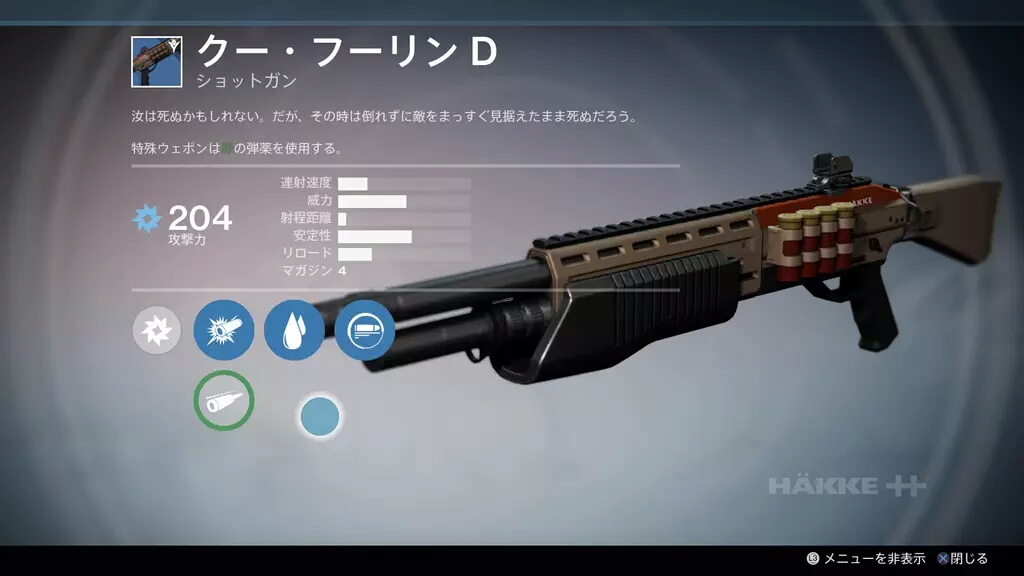Select the kinetic damage starburst node

(x=157, y=330)
